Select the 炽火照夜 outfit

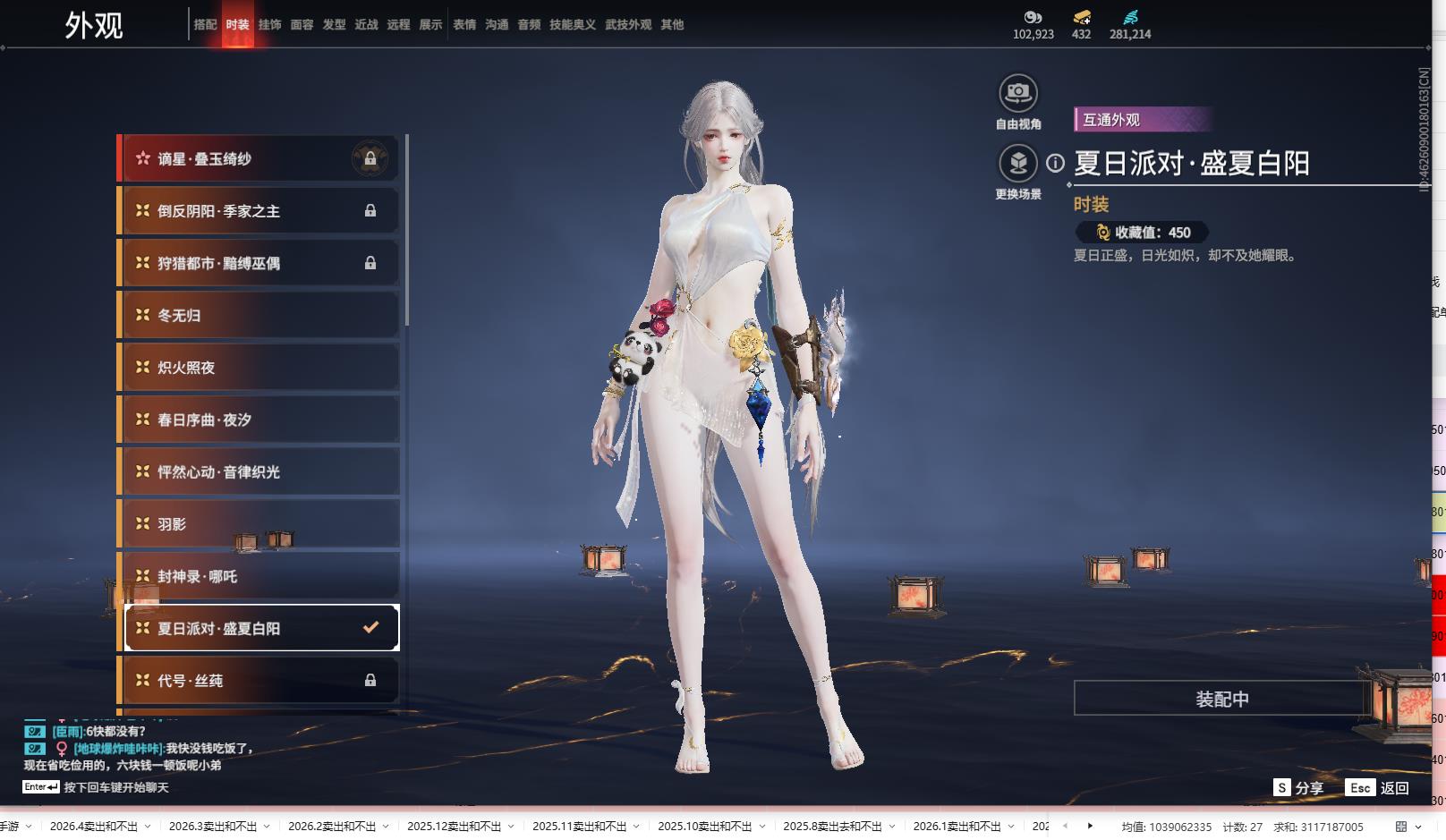tap(259, 368)
